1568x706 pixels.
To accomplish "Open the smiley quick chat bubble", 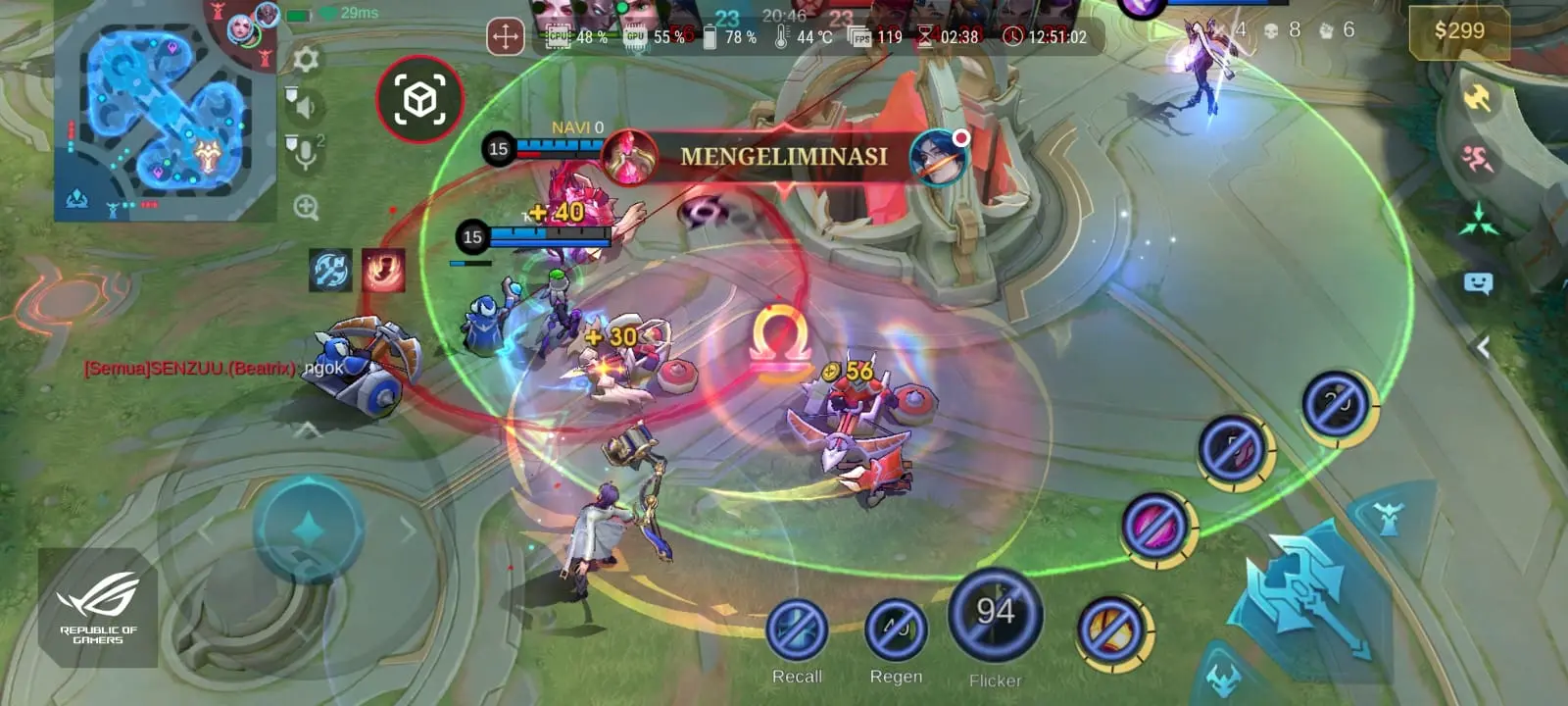I will click(x=1478, y=284).
